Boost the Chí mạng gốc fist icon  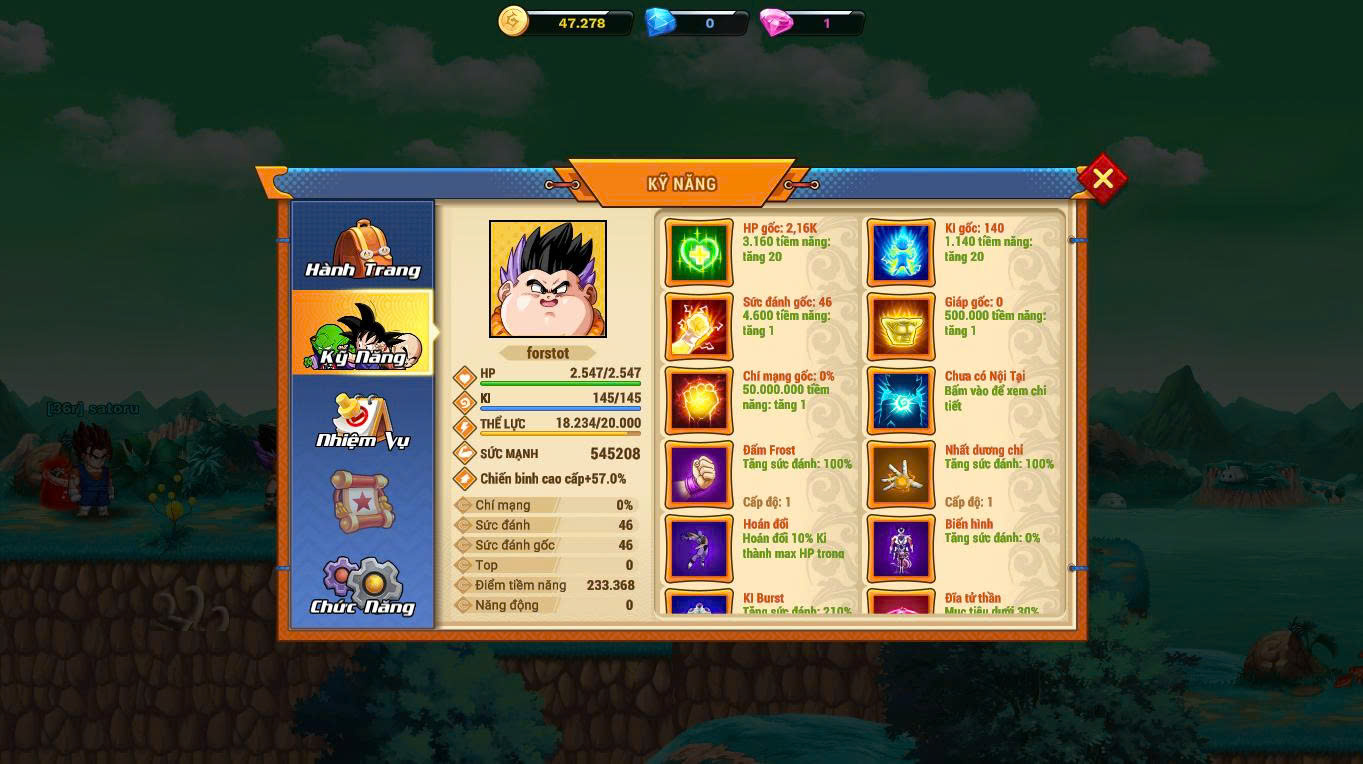[x=699, y=401]
